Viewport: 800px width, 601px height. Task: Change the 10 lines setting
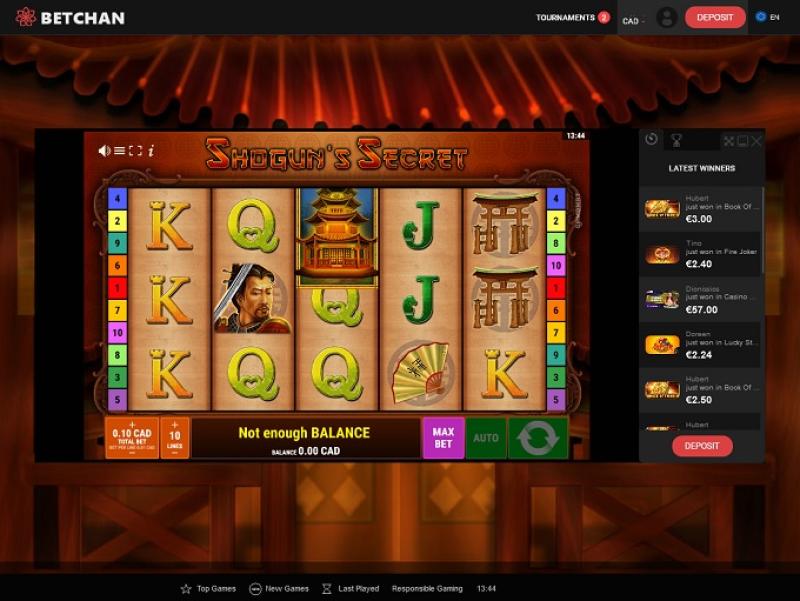[175, 438]
